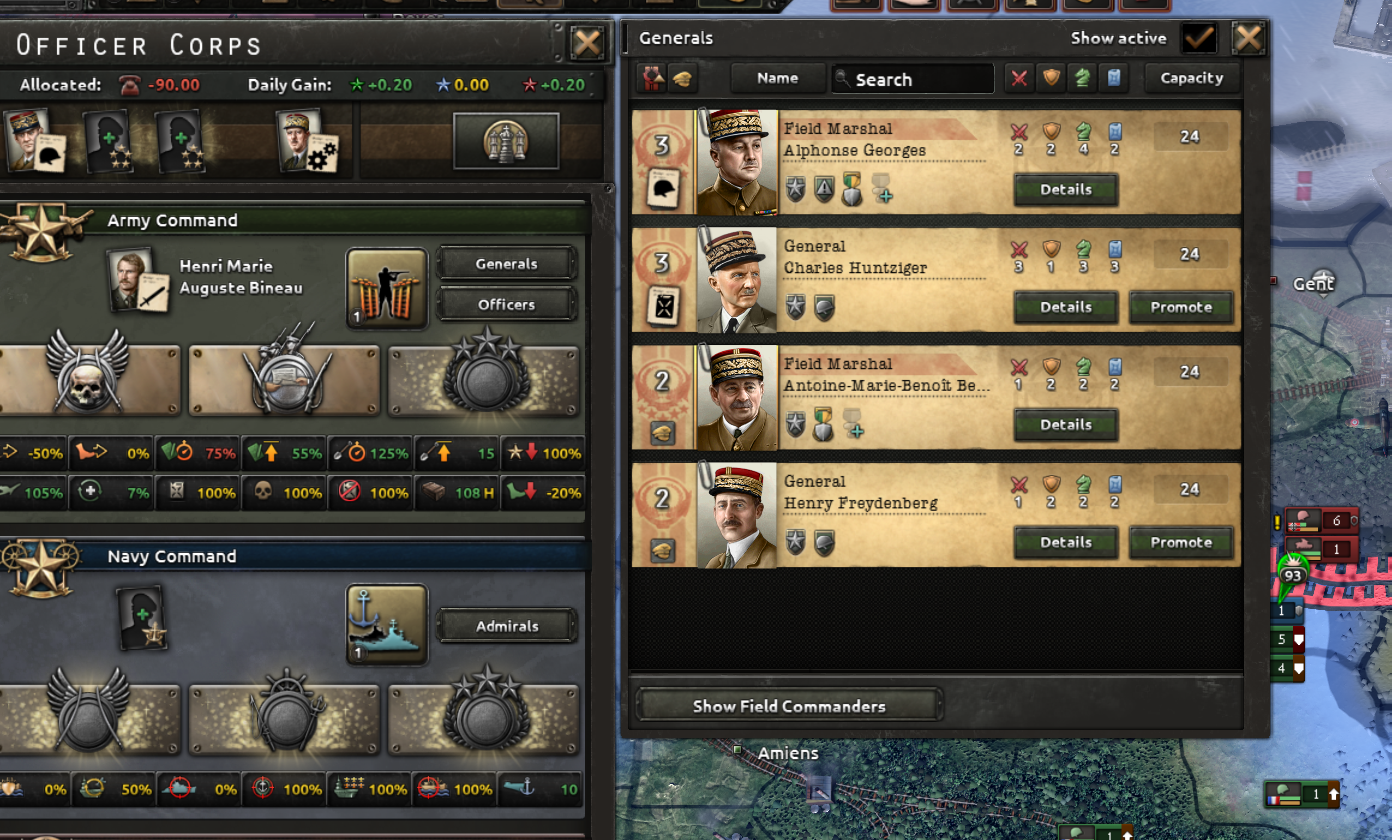Collapse the Army Command section header
Viewport: 1392px width, 840px height.
(300, 220)
